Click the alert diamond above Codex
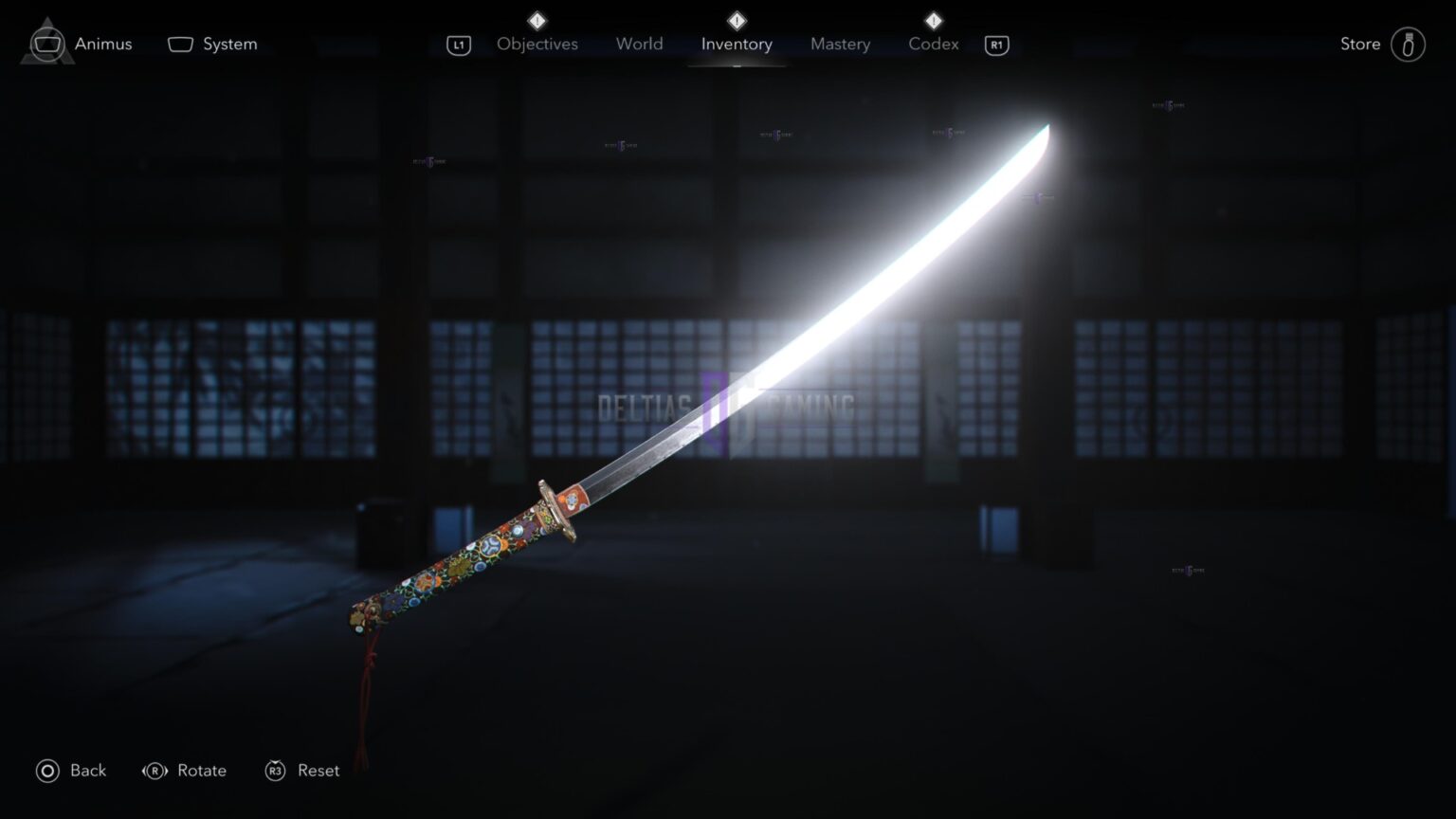 (933, 19)
